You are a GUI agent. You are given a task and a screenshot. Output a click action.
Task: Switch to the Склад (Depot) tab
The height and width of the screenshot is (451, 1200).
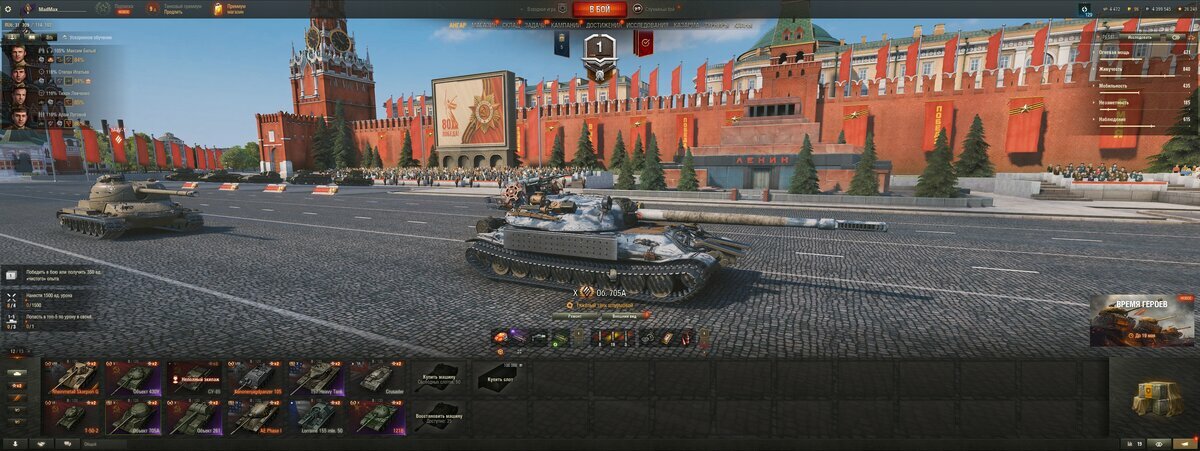tap(510, 25)
